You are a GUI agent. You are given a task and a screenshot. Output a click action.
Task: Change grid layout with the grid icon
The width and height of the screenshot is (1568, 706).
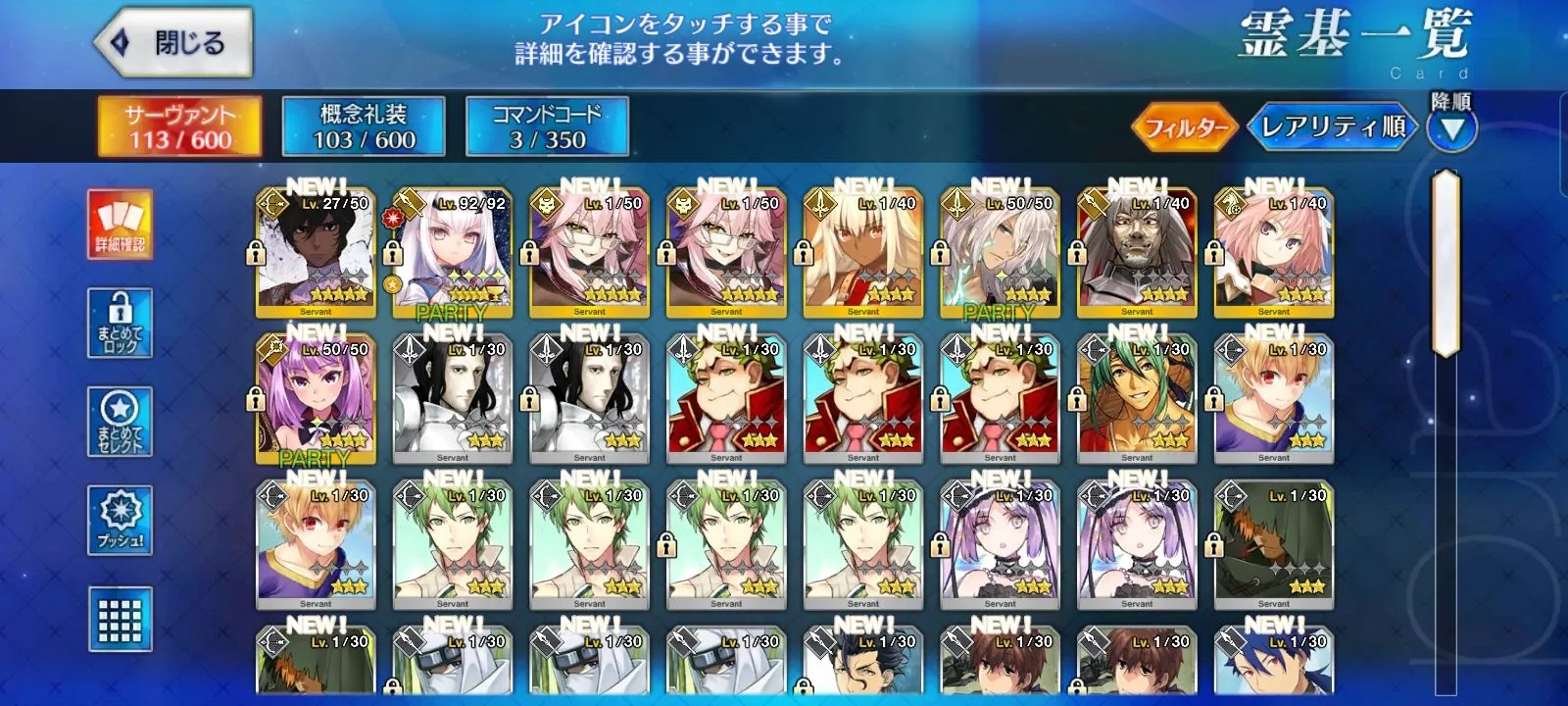(x=120, y=619)
